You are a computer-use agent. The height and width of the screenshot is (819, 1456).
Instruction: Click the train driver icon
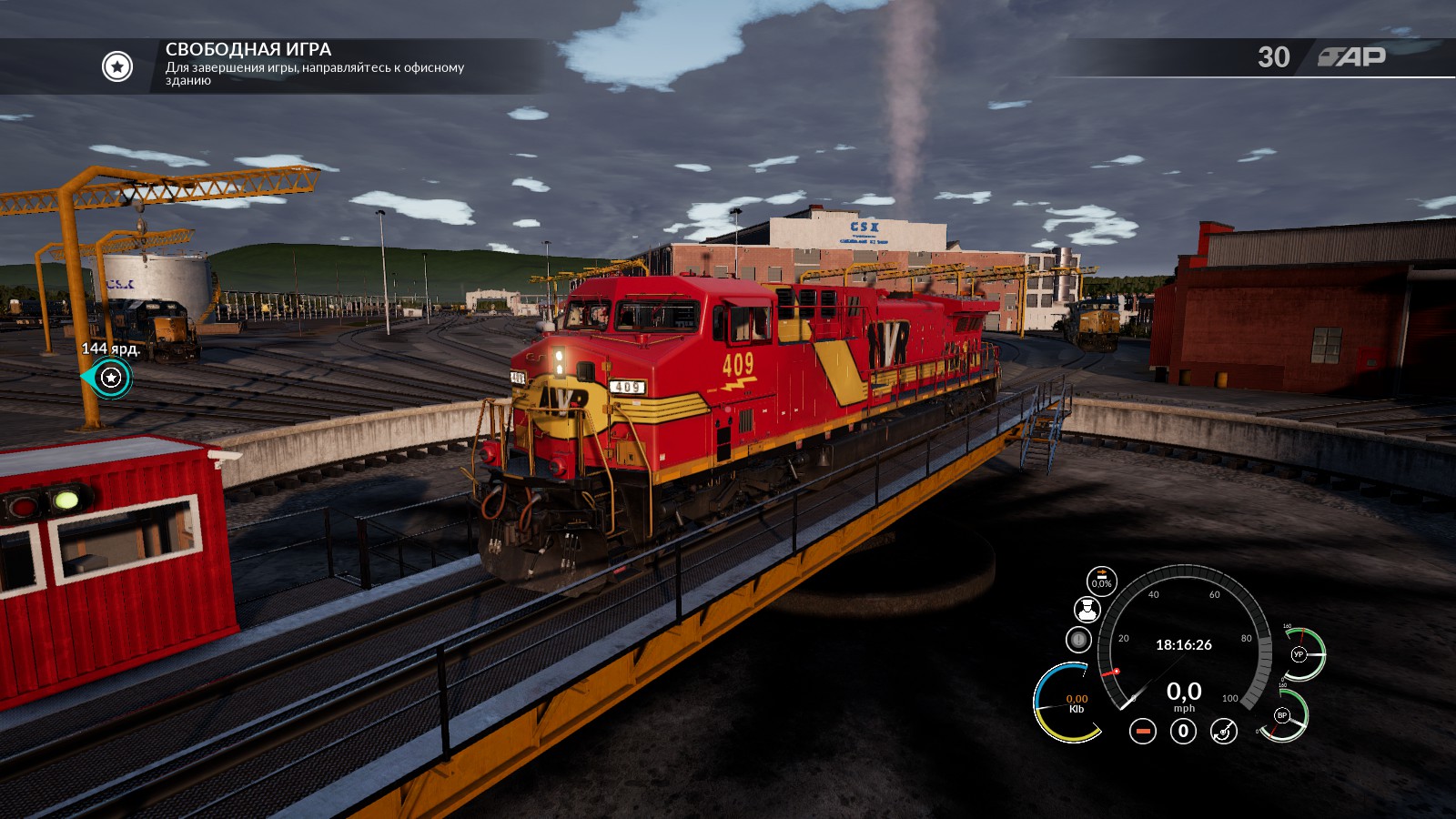[1087, 610]
